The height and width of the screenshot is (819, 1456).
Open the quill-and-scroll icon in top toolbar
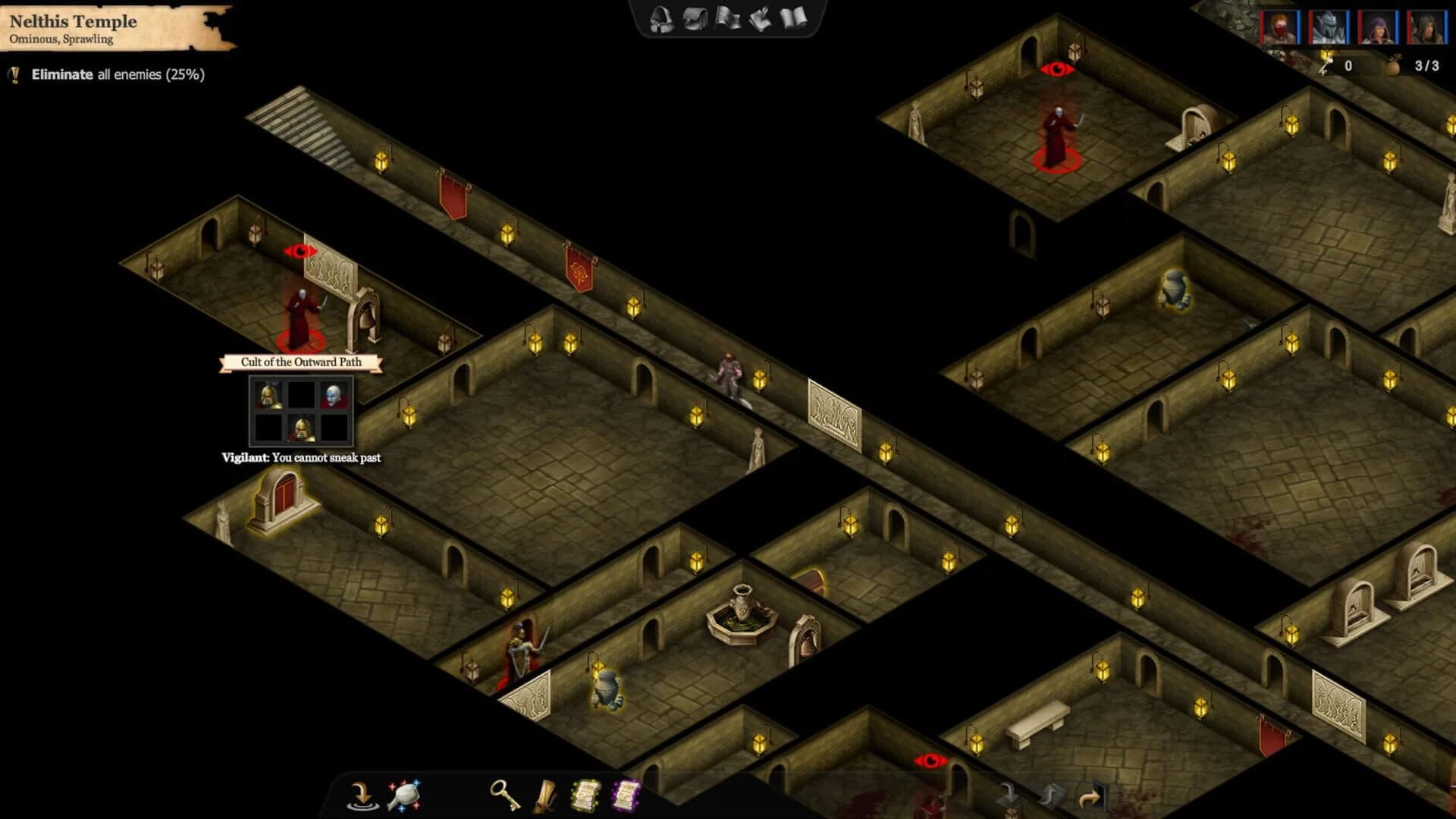click(x=761, y=19)
